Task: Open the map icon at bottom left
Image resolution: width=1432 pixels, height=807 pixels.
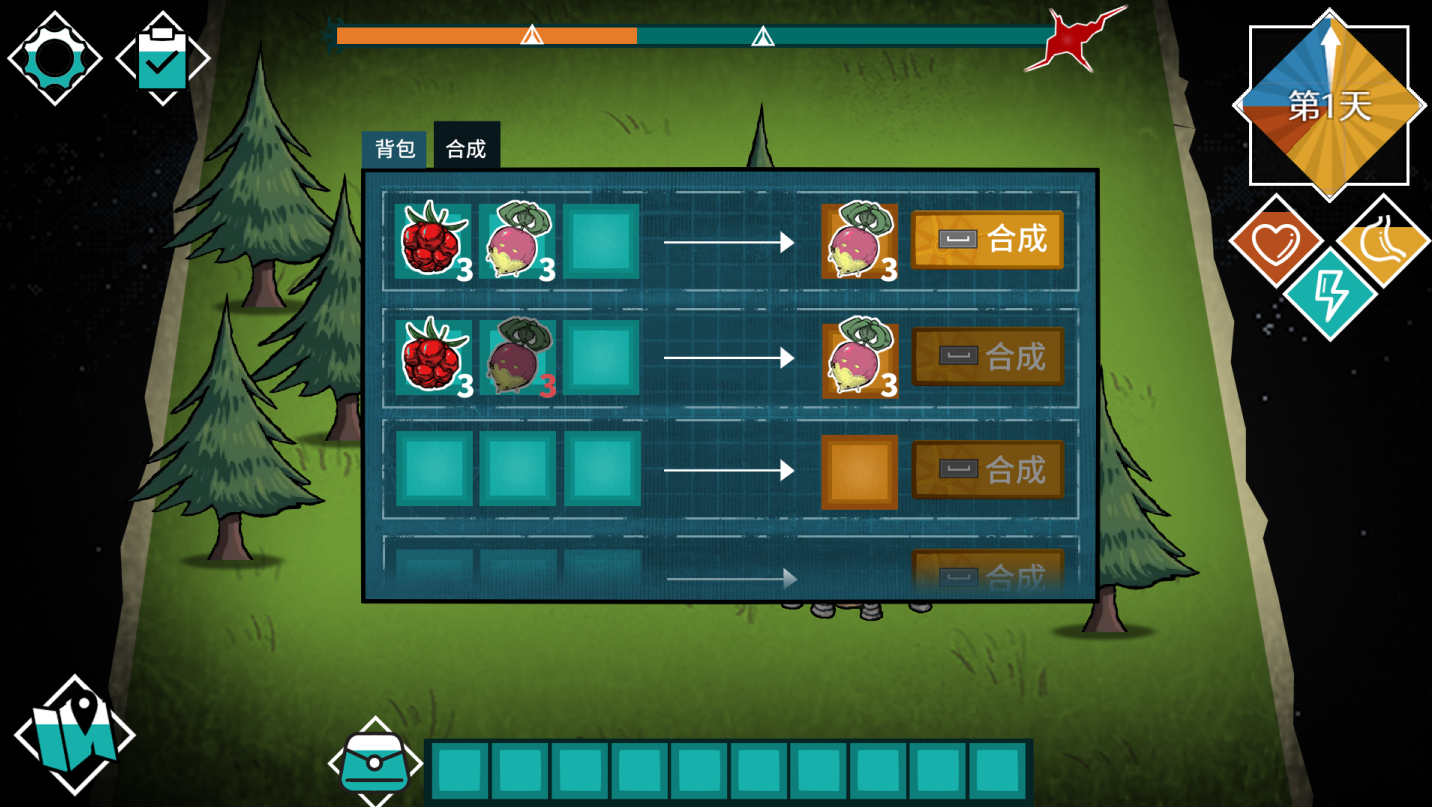Action: coord(75,733)
